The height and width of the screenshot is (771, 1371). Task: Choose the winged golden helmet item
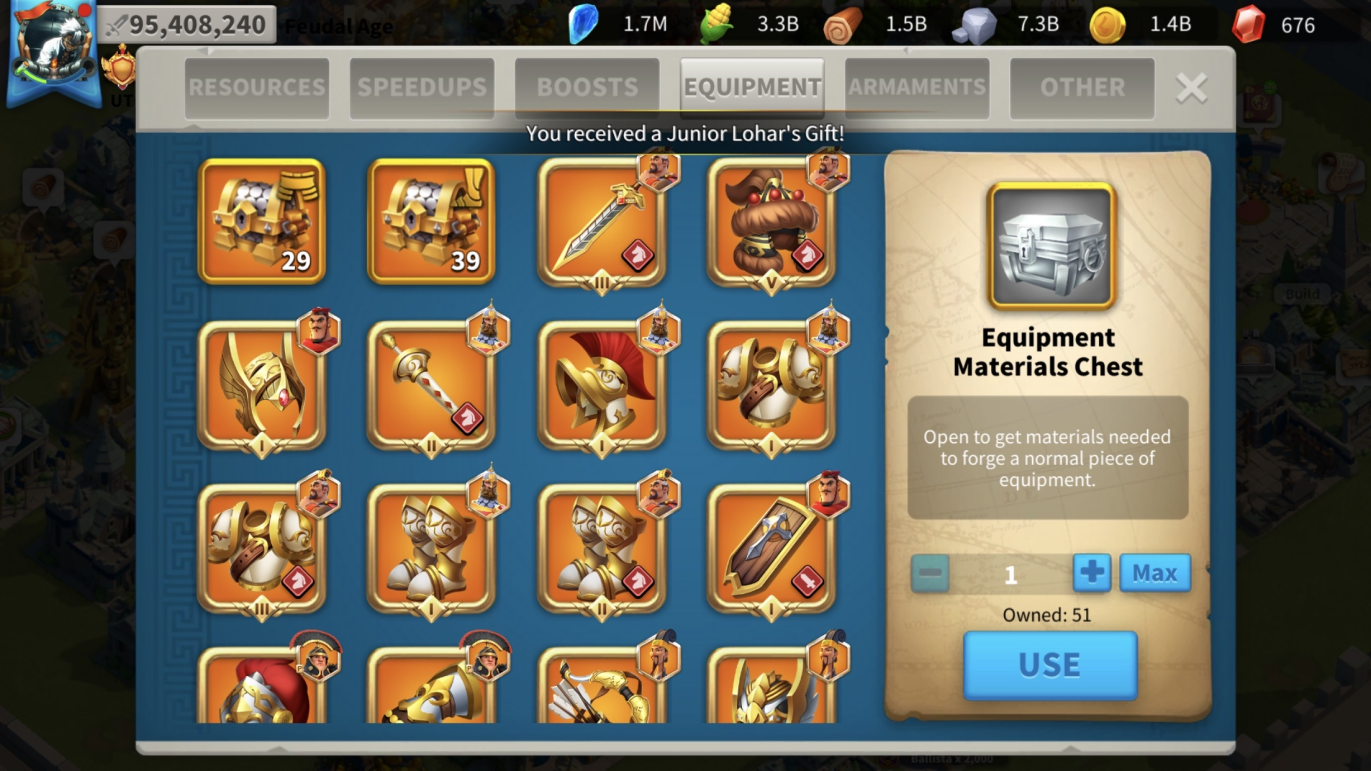[x=262, y=385]
